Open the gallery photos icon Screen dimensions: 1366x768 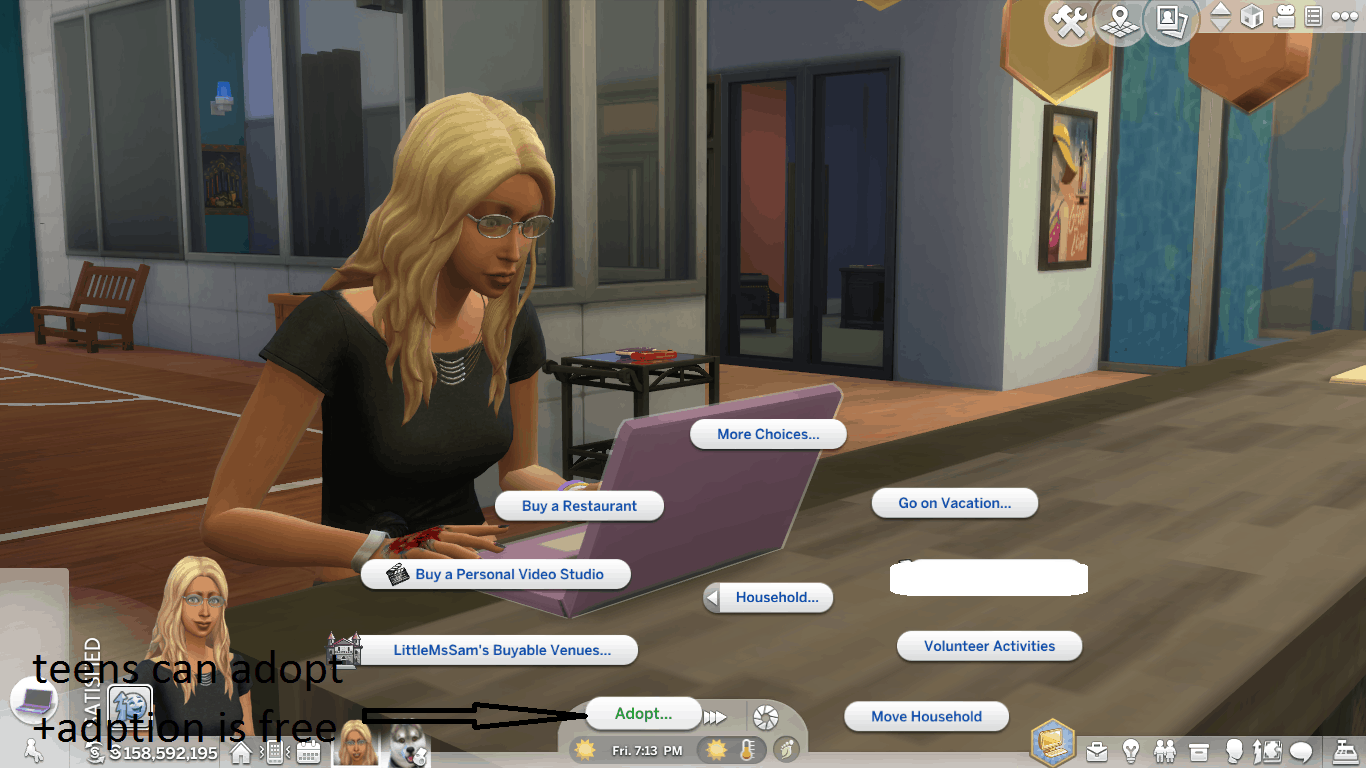point(1170,21)
